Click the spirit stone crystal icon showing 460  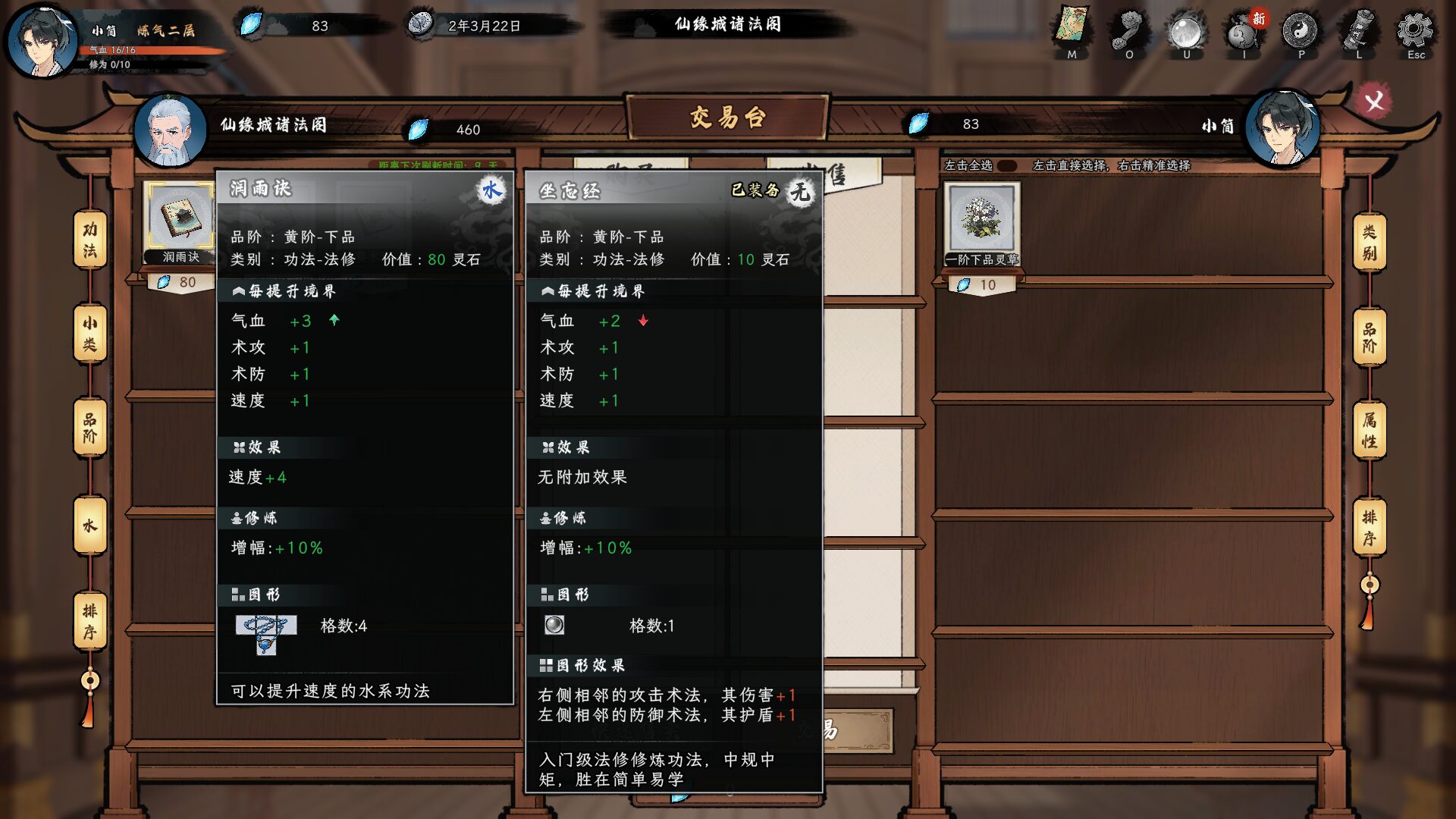[418, 127]
